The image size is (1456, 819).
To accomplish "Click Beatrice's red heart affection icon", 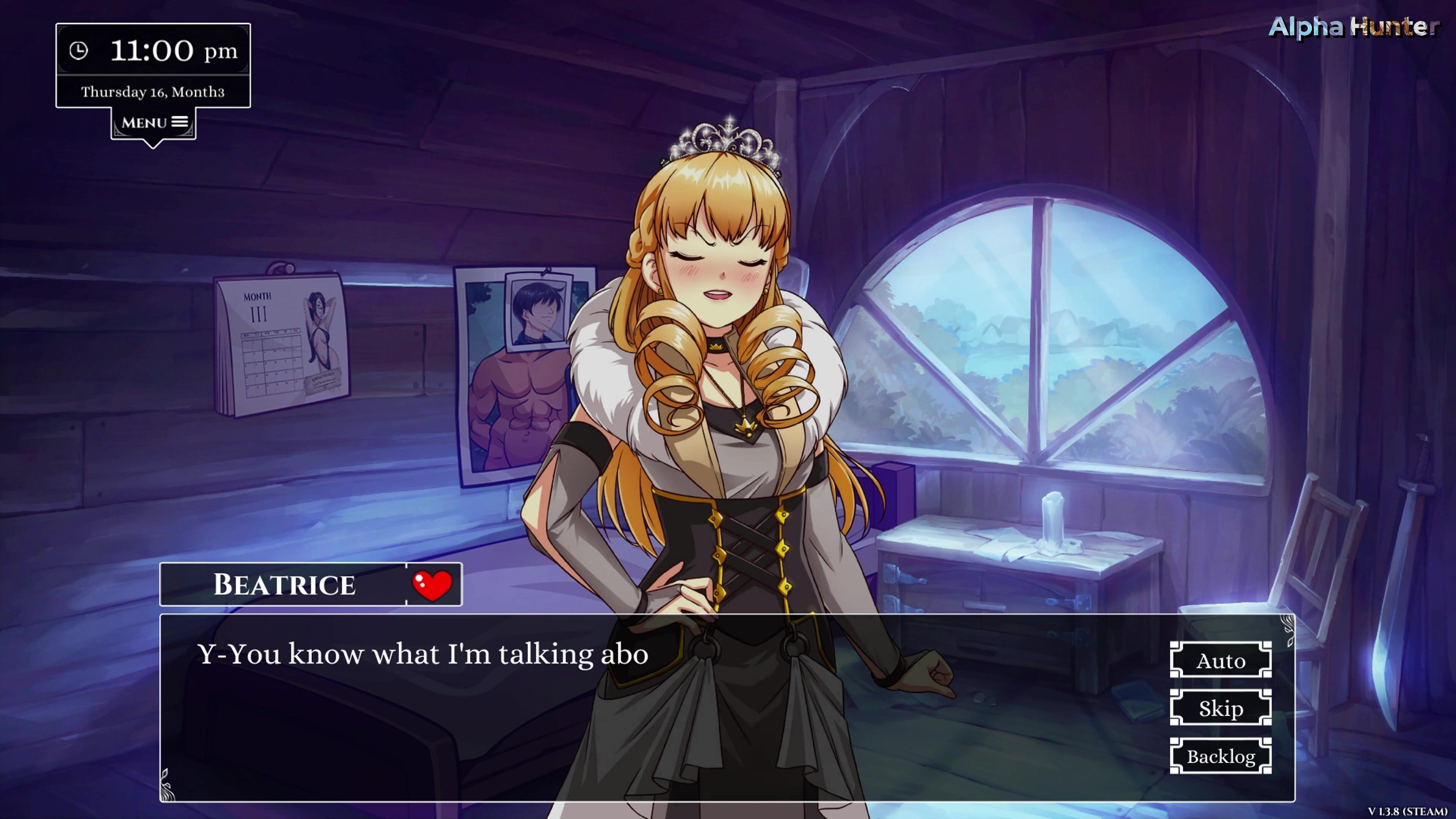I will pos(432,585).
